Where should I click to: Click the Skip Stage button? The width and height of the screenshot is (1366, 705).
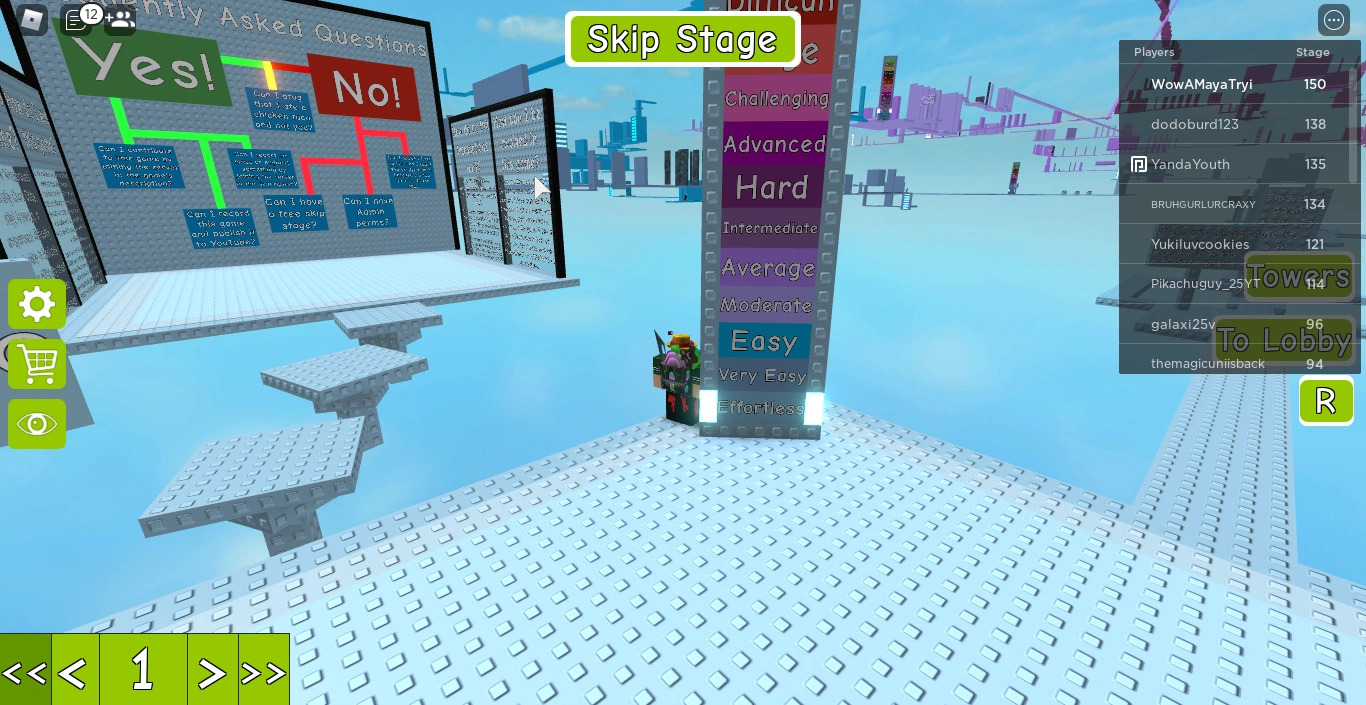pos(682,40)
